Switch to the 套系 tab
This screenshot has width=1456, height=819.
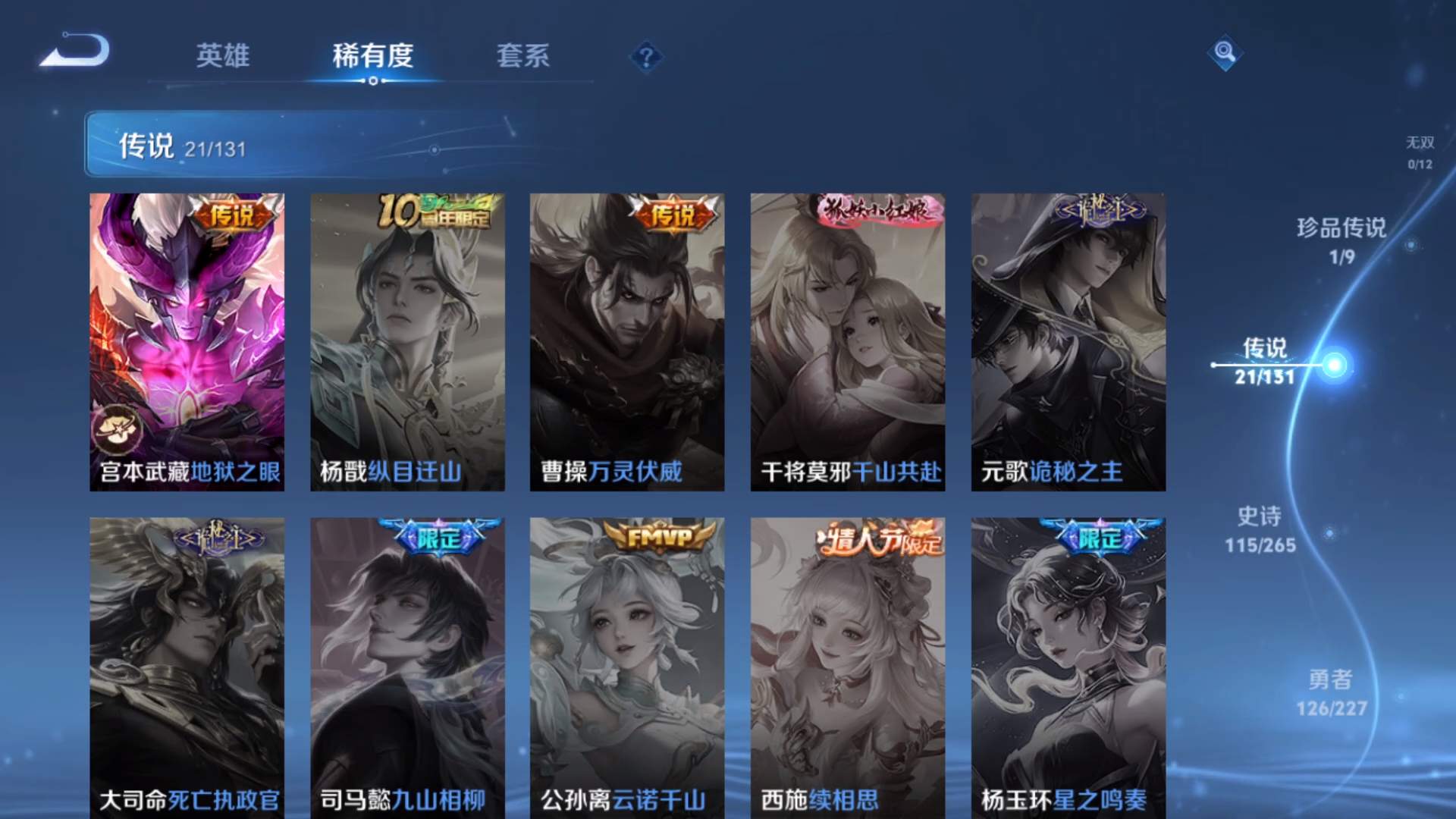(524, 57)
